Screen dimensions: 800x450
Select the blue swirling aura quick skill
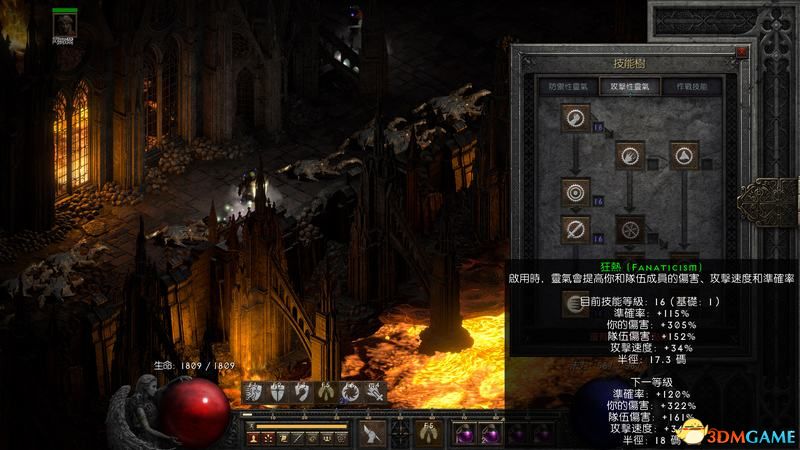(x=350, y=393)
